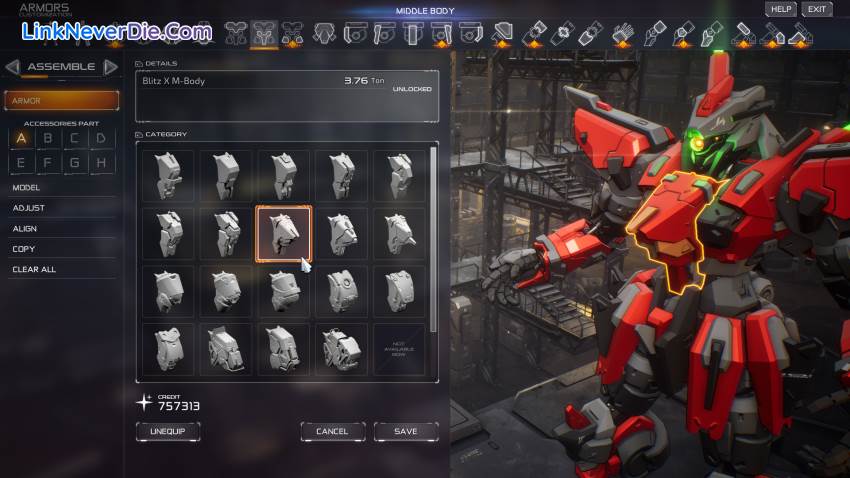
Task: Click the Not Available Now slot
Action: pyautogui.click(x=399, y=350)
